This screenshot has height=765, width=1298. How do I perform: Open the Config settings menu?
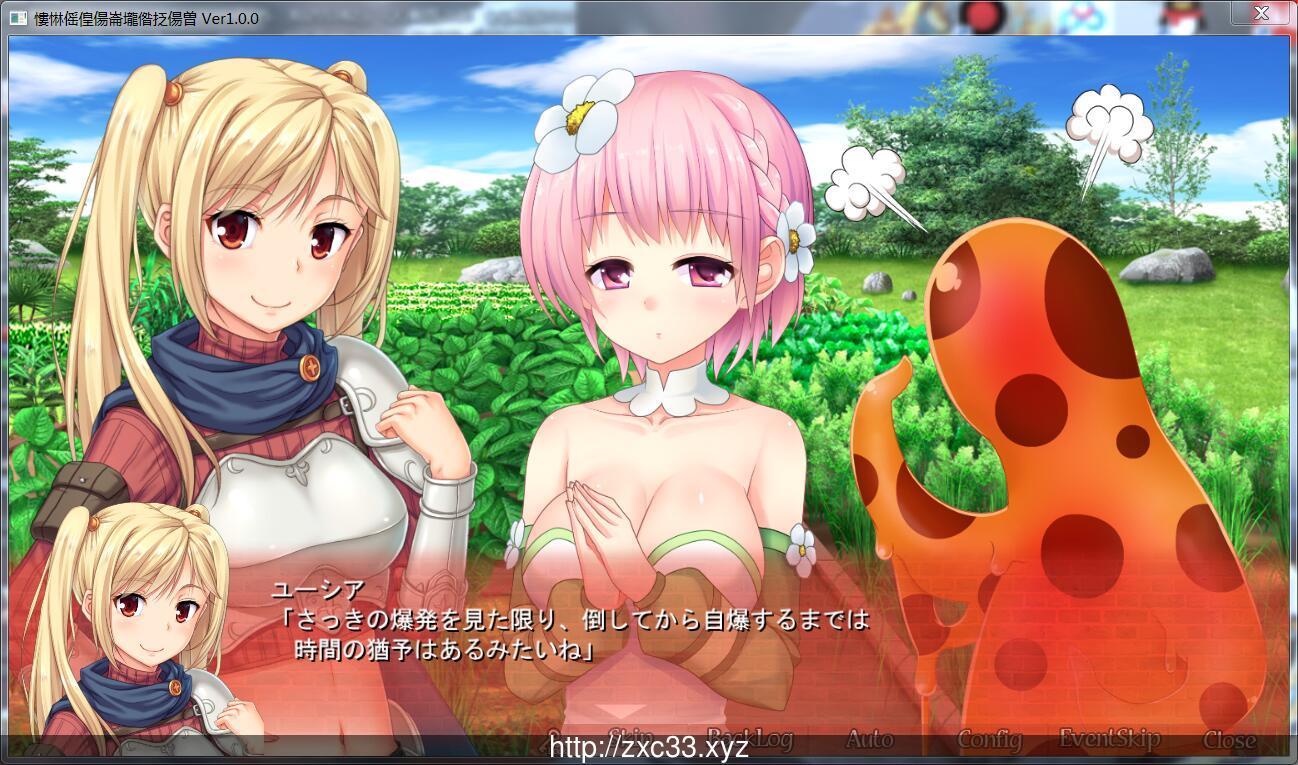coord(992,738)
